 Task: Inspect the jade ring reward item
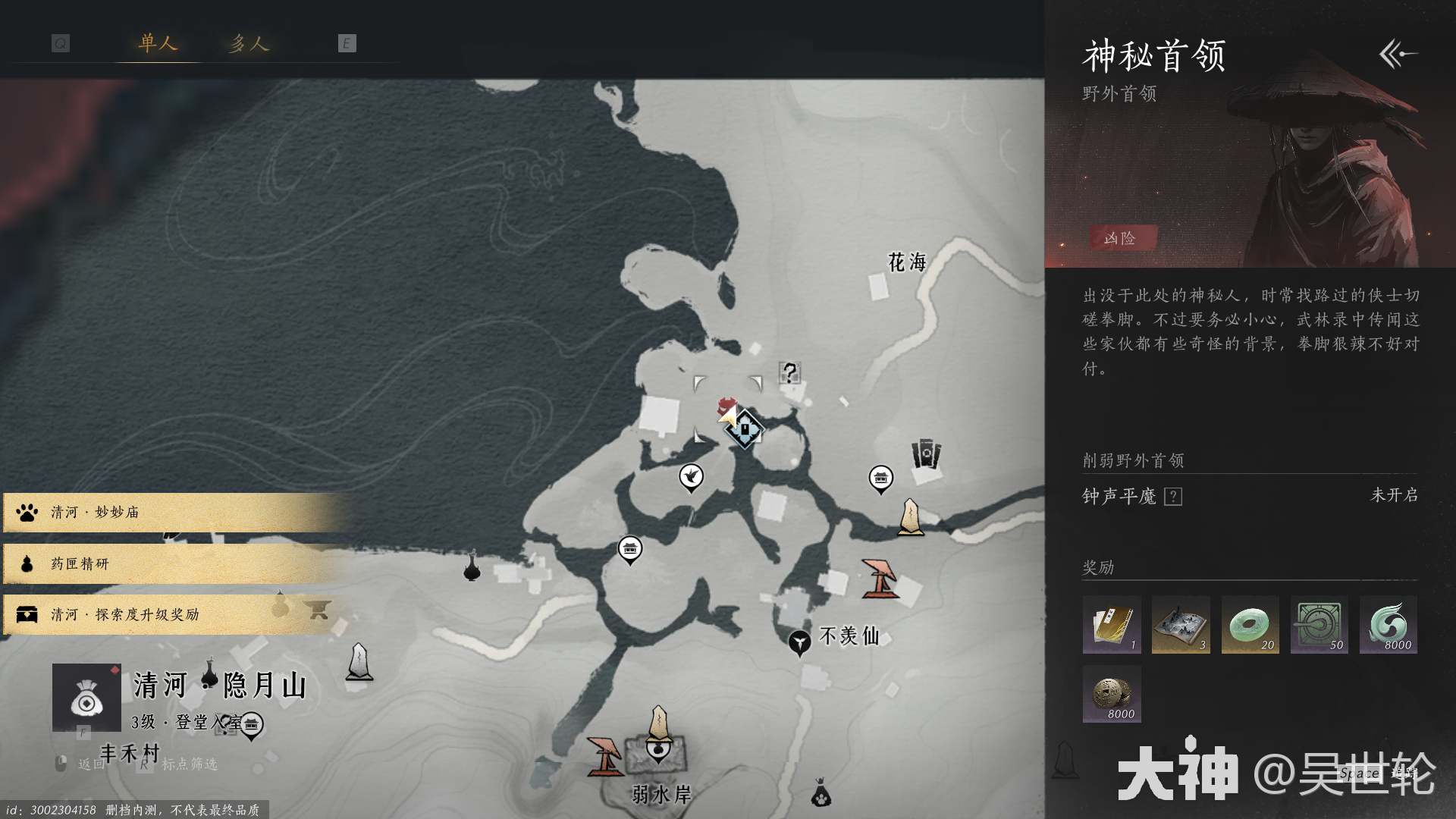(1250, 625)
